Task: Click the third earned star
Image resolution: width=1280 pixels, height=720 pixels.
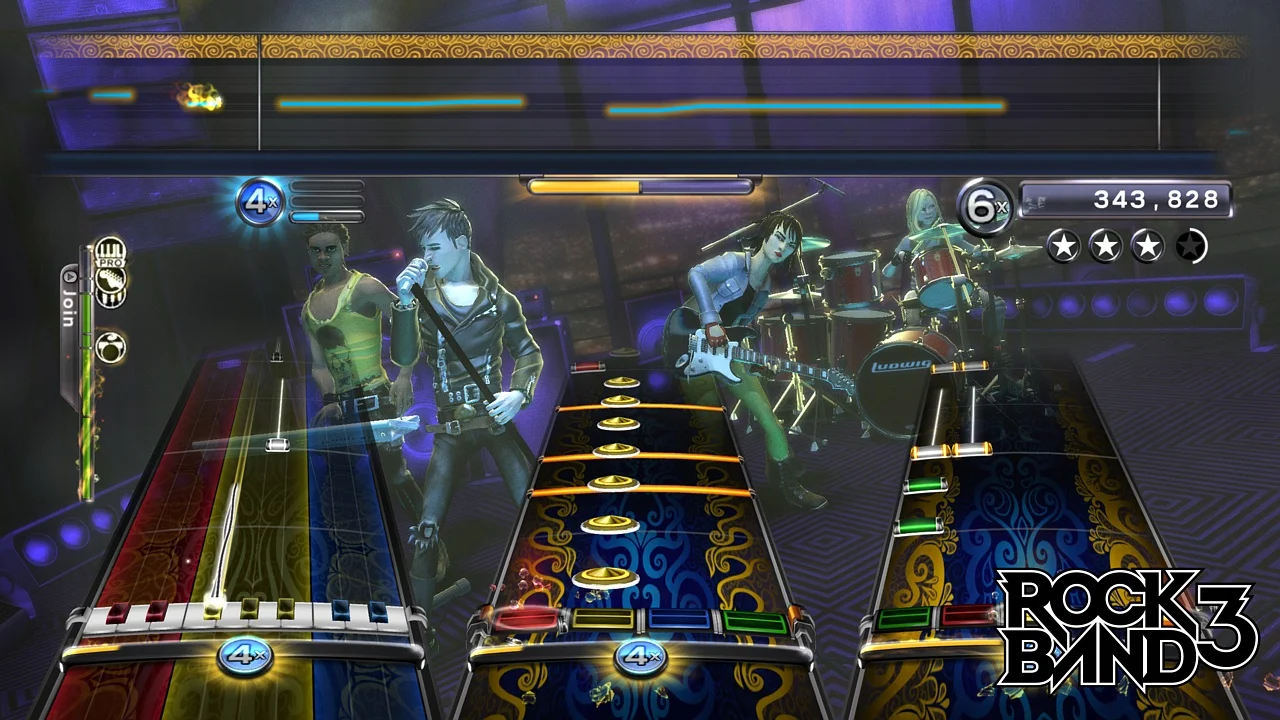Action: pos(1148,246)
